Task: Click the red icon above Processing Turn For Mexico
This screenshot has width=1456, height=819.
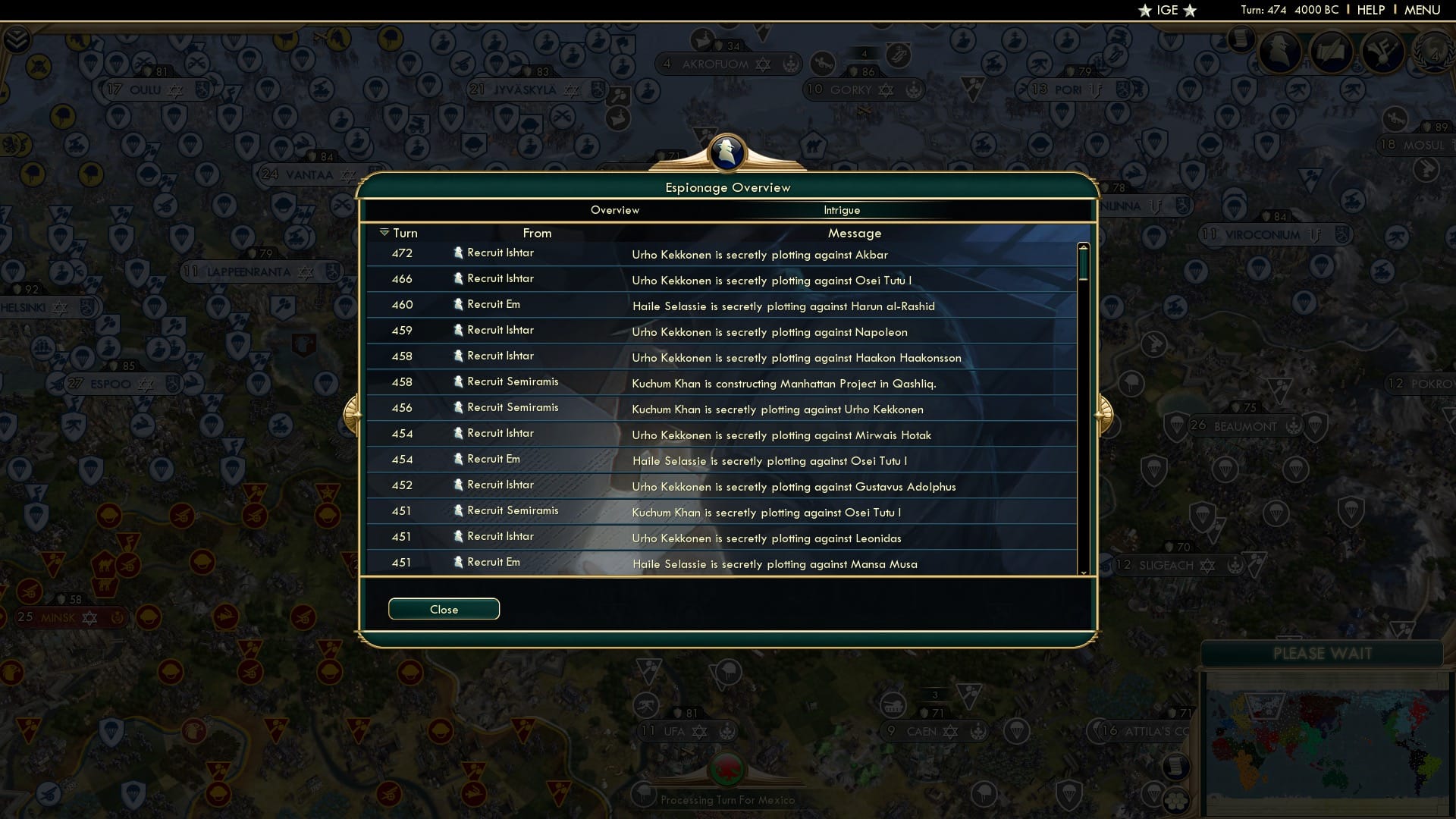Action: (x=727, y=768)
